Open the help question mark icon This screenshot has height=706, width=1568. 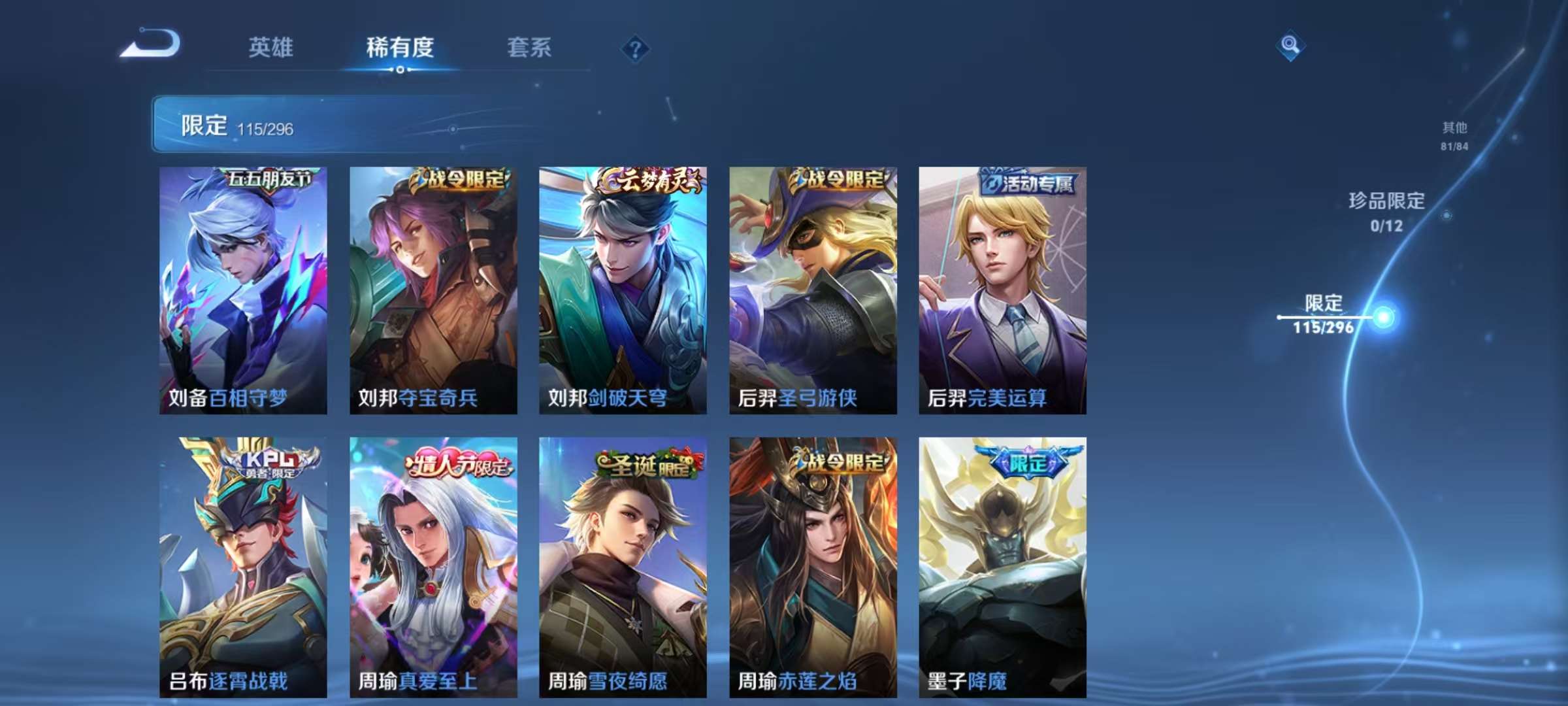click(634, 48)
